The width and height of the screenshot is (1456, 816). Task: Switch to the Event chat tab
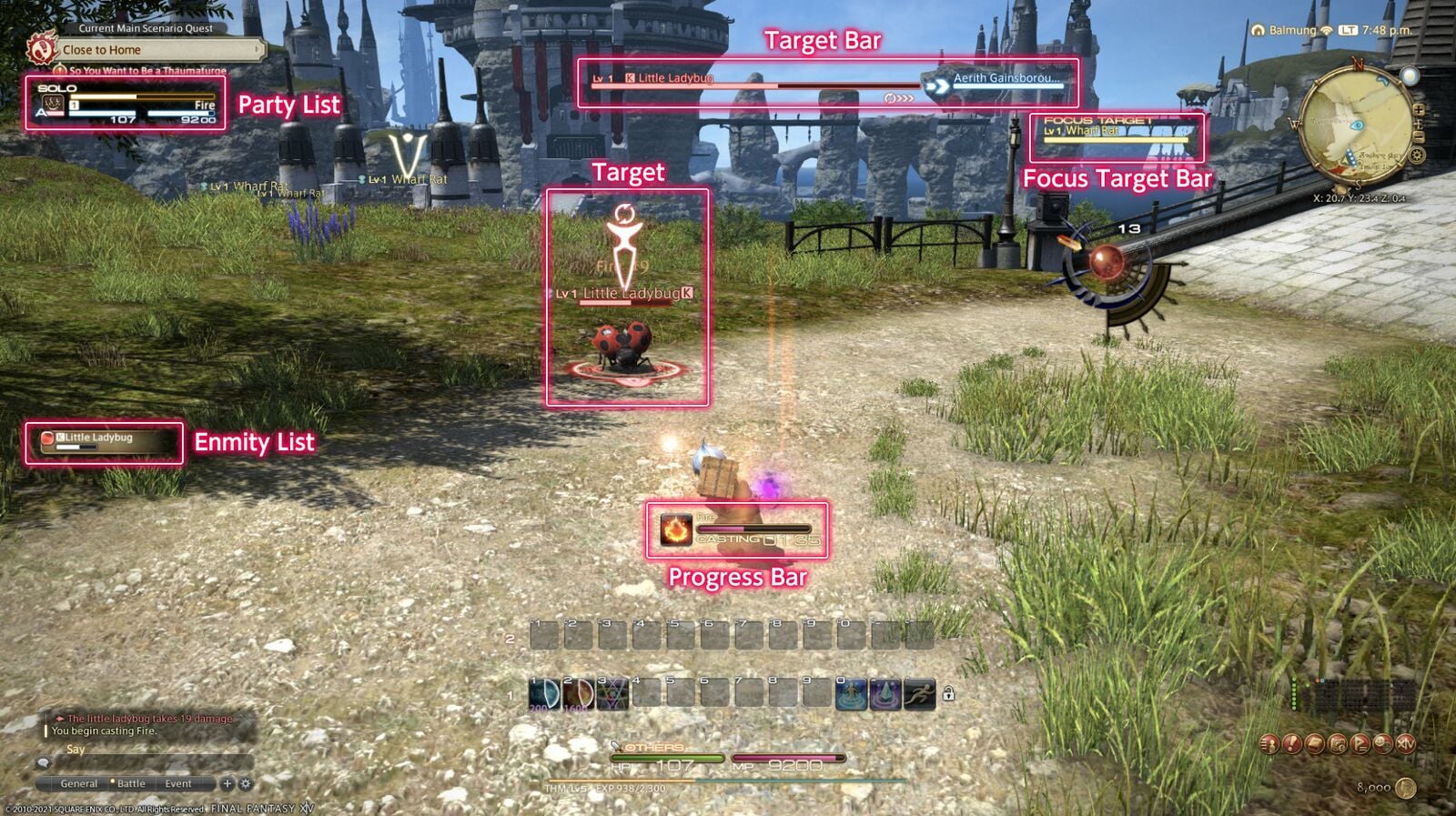(x=179, y=783)
